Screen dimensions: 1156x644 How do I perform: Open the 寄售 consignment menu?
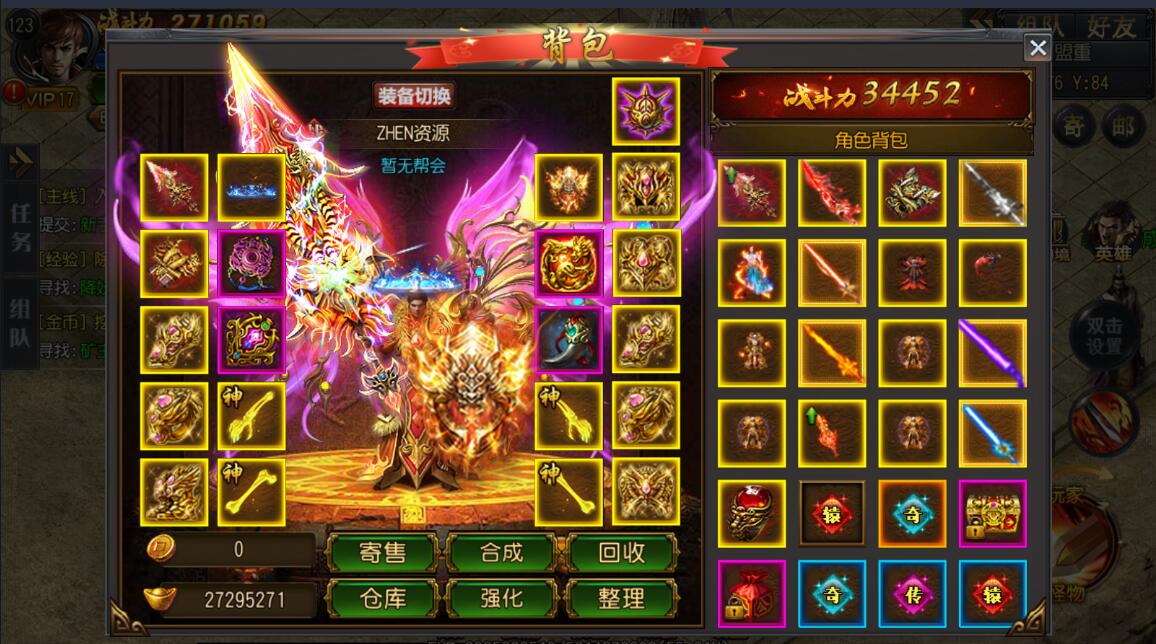(x=382, y=552)
